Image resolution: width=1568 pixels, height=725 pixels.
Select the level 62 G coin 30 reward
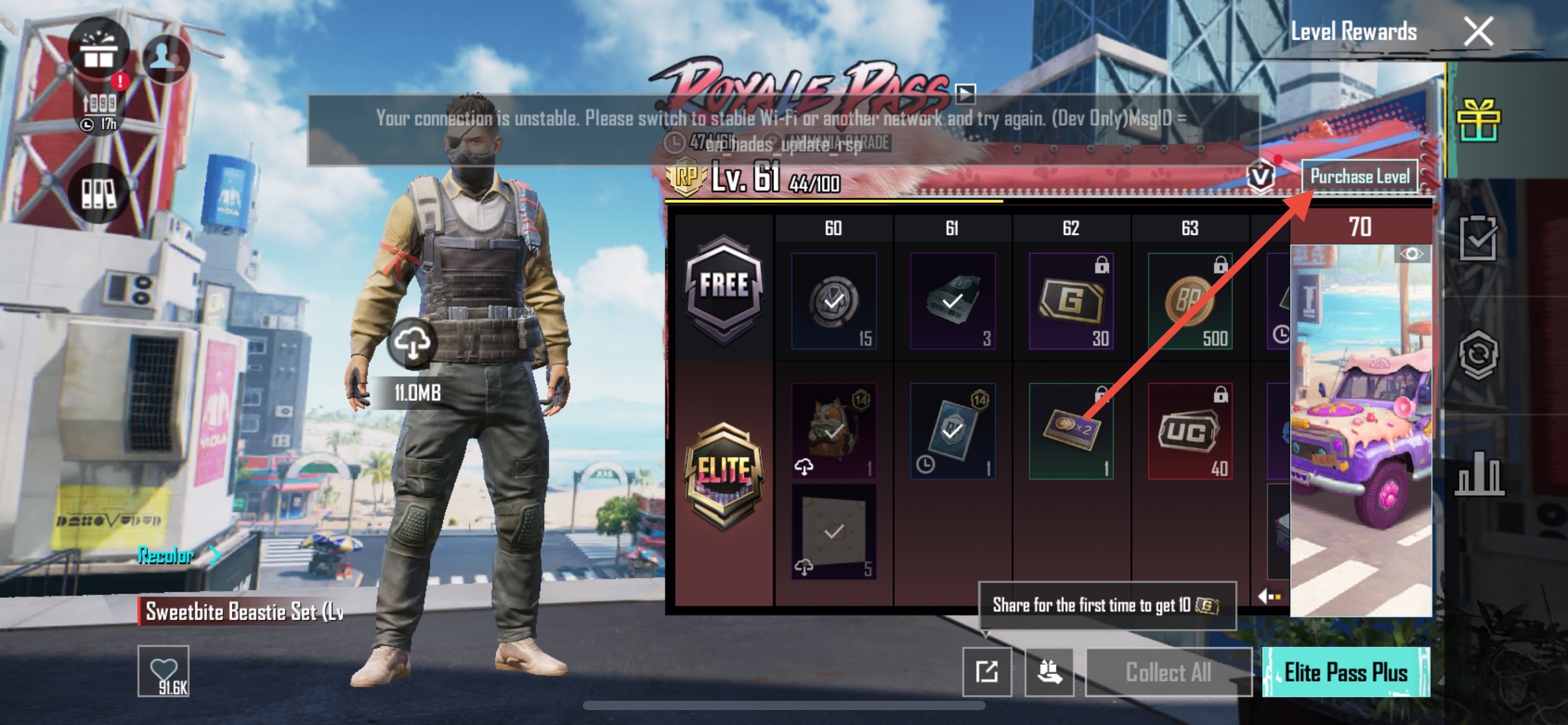tap(1071, 302)
